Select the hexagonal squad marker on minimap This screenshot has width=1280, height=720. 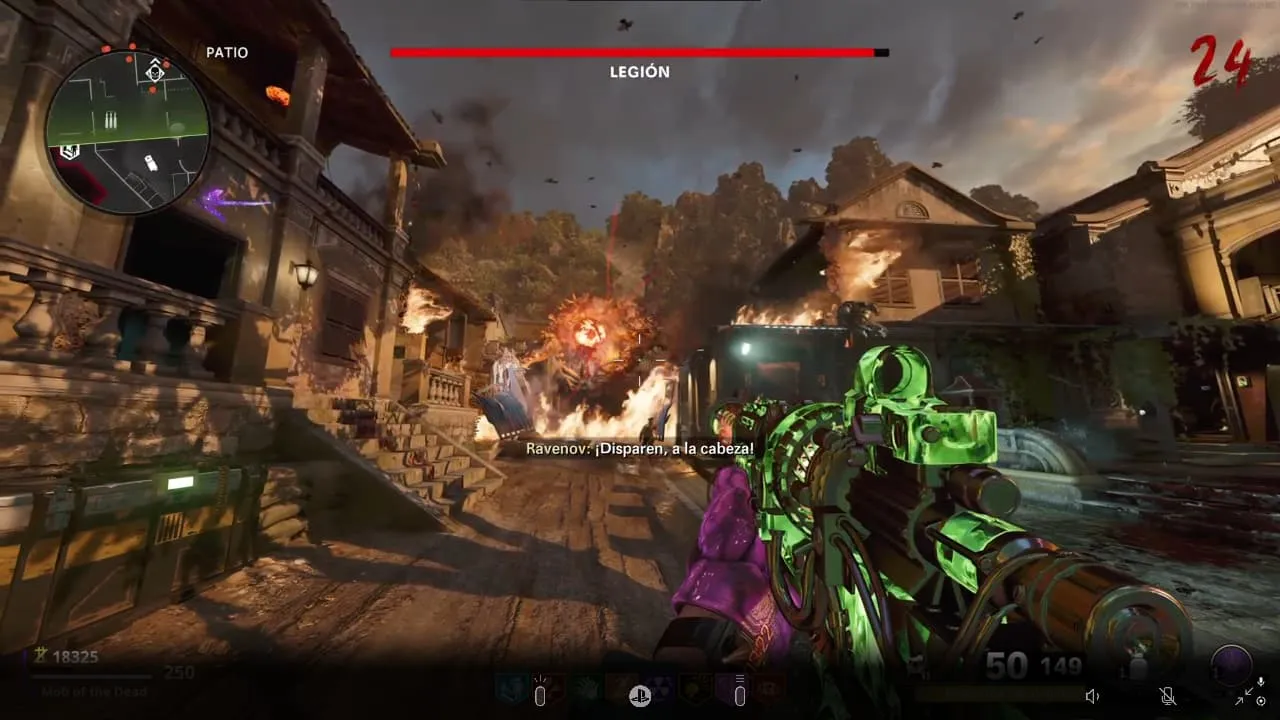click(x=69, y=151)
